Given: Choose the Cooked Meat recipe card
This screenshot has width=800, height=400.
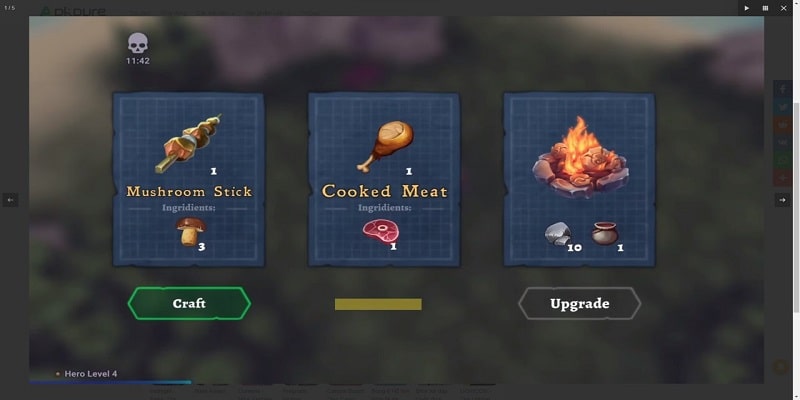Looking at the screenshot, I should [384, 180].
